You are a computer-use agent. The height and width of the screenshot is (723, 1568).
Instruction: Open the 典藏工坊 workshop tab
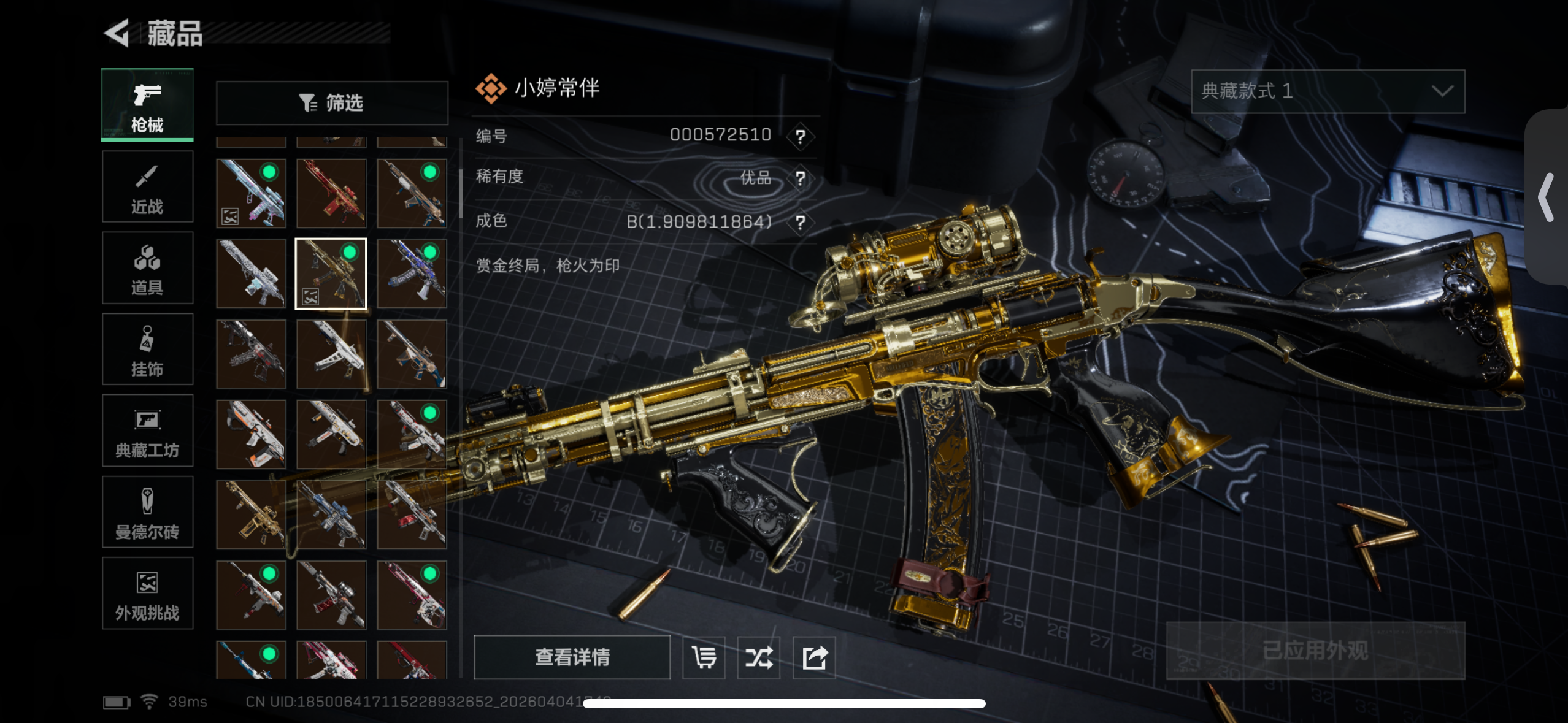pyautogui.click(x=147, y=431)
